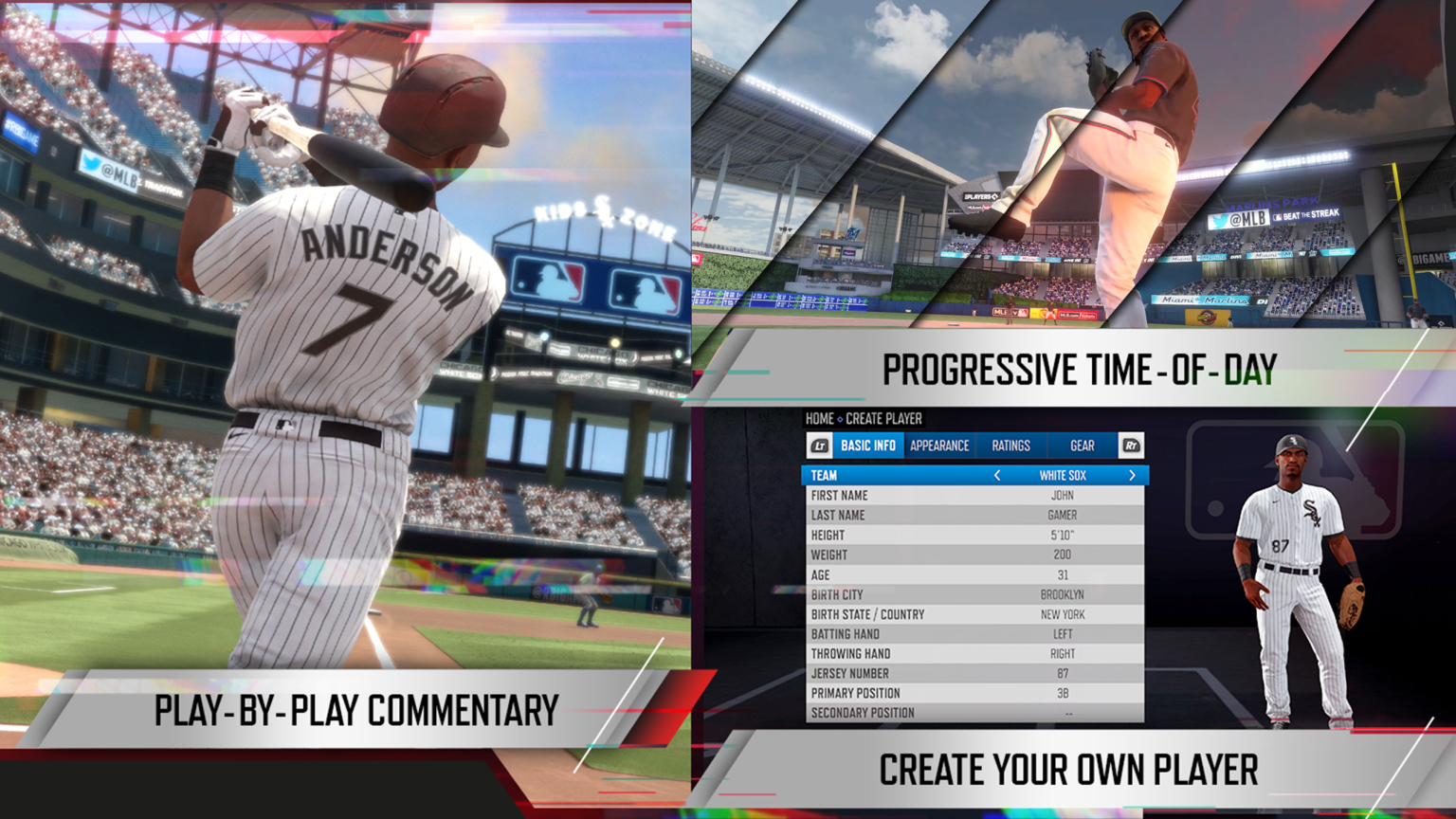Click HOME in the Create Player breadcrumb

[x=820, y=418]
